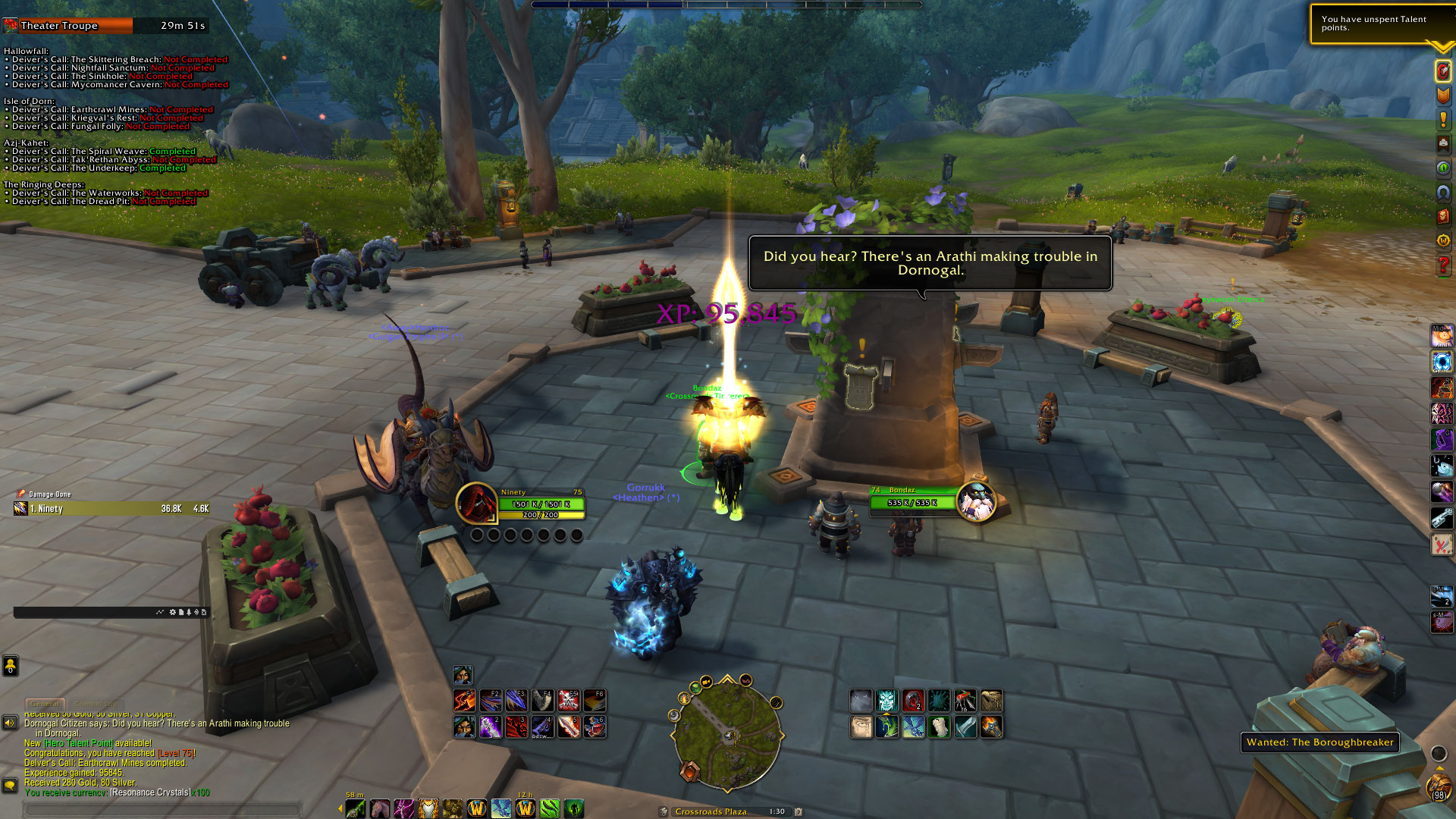Activate the F1 lightning slash ability
The height and width of the screenshot is (819, 1456).
pos(464,700)
